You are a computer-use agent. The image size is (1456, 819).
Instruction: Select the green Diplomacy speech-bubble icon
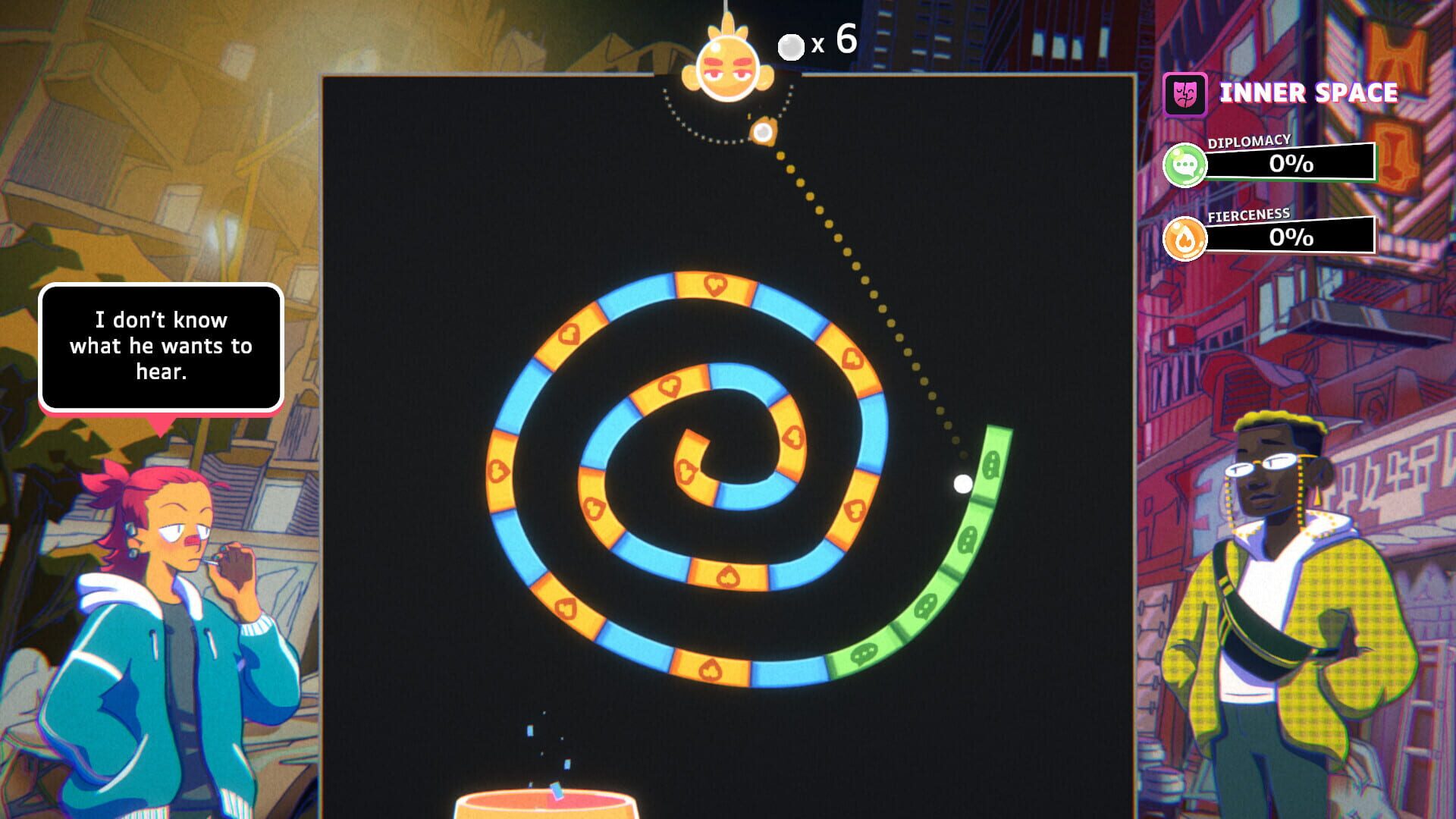pos(1188,164)
